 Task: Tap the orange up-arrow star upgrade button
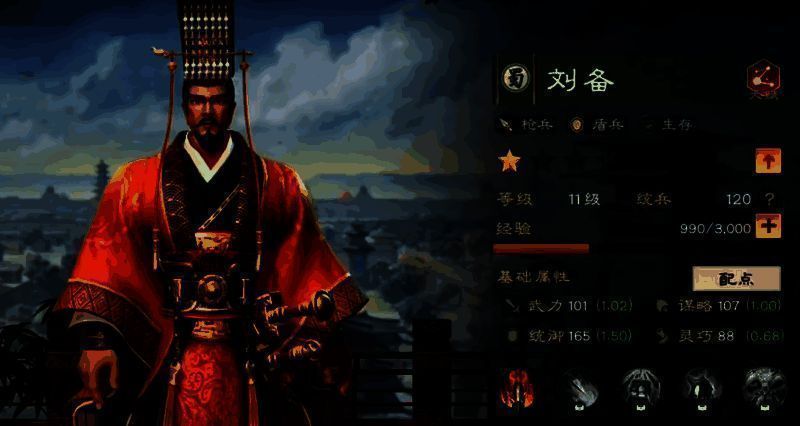(x=767, y=161)
